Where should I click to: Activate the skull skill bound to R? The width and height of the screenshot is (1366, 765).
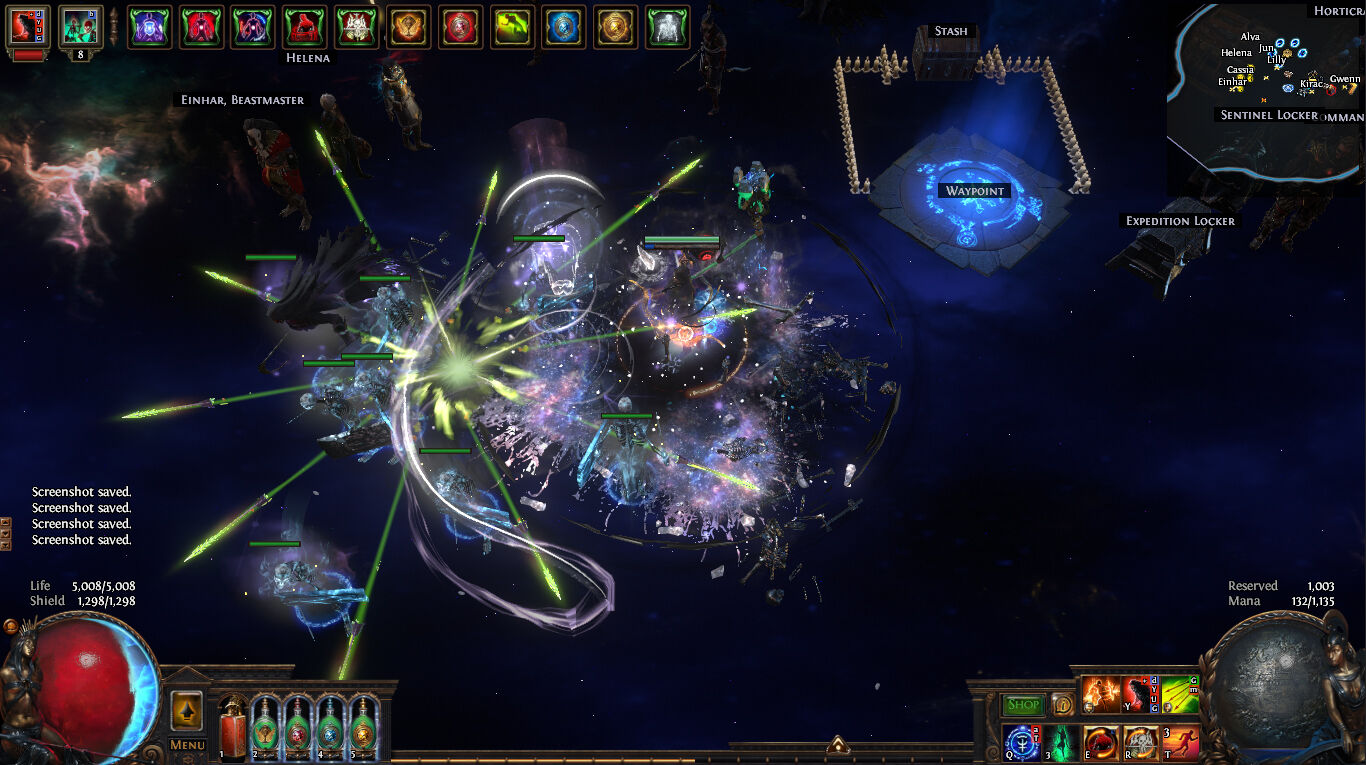pyautogui.click(x=1140, y=744)
